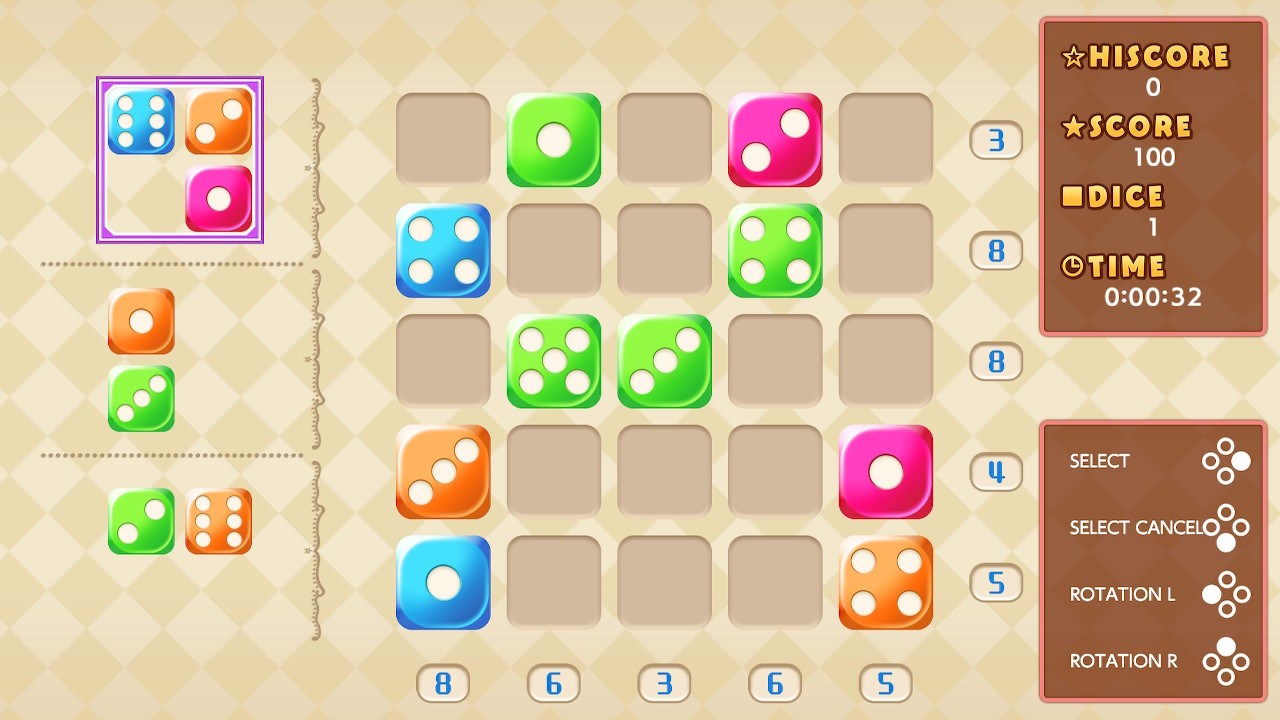Click the row target badge showing 3

point(995,140)
